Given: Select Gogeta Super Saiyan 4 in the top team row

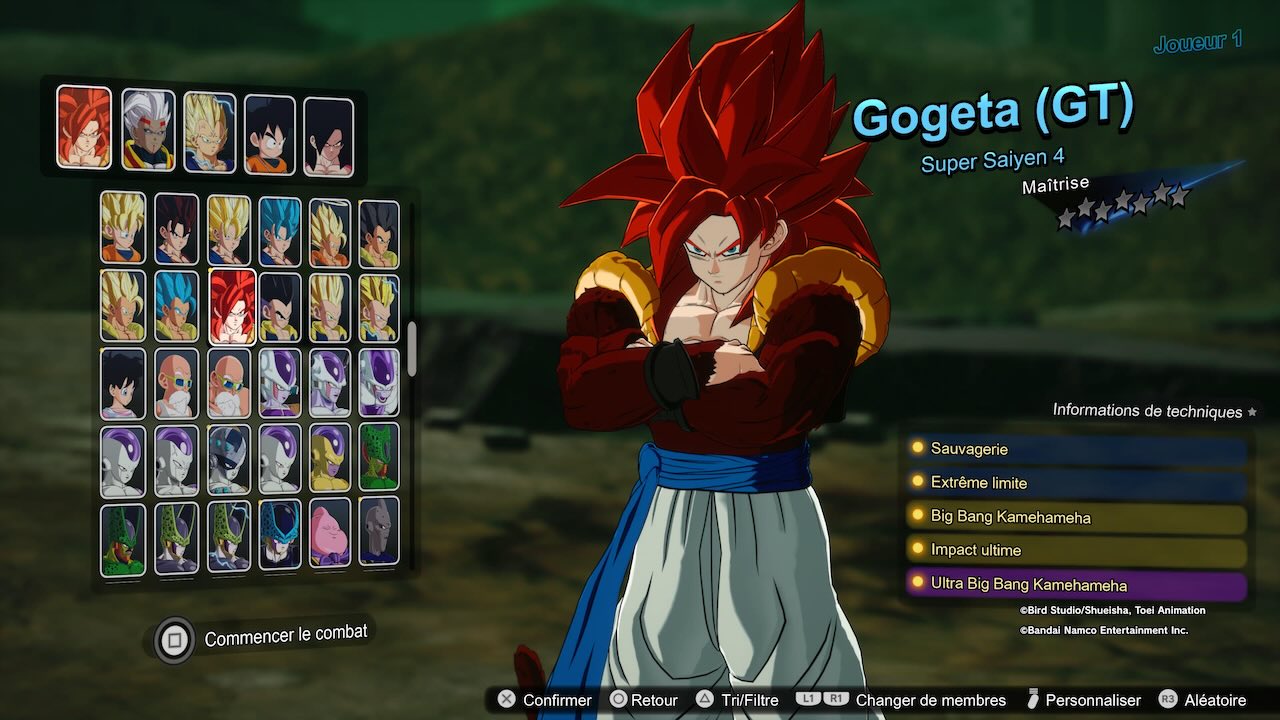Looking at the screenshot, I should coord(84,127).
